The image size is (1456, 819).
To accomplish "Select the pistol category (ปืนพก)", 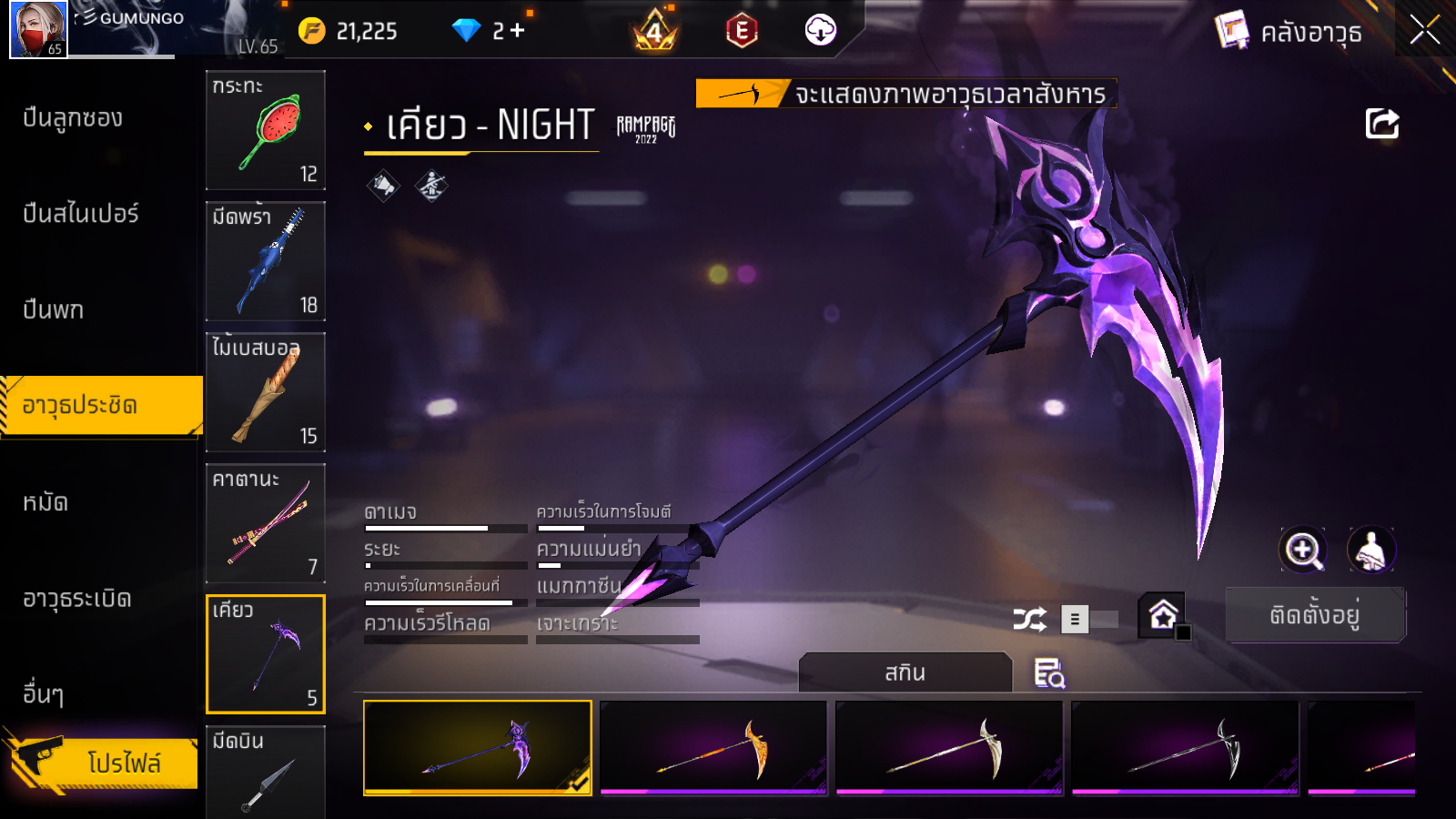I will [x=54, y=310].
